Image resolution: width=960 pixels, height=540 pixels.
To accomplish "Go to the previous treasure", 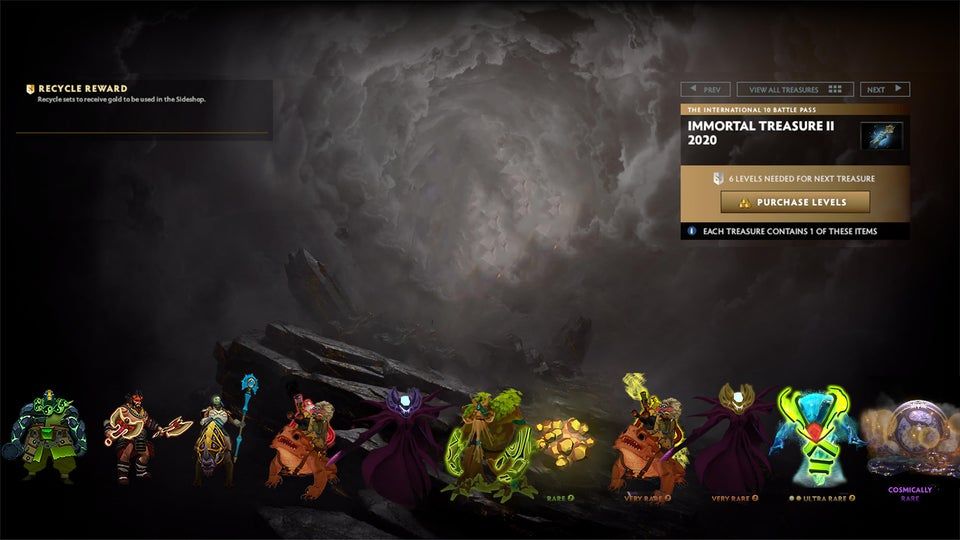I will (706, 89).
